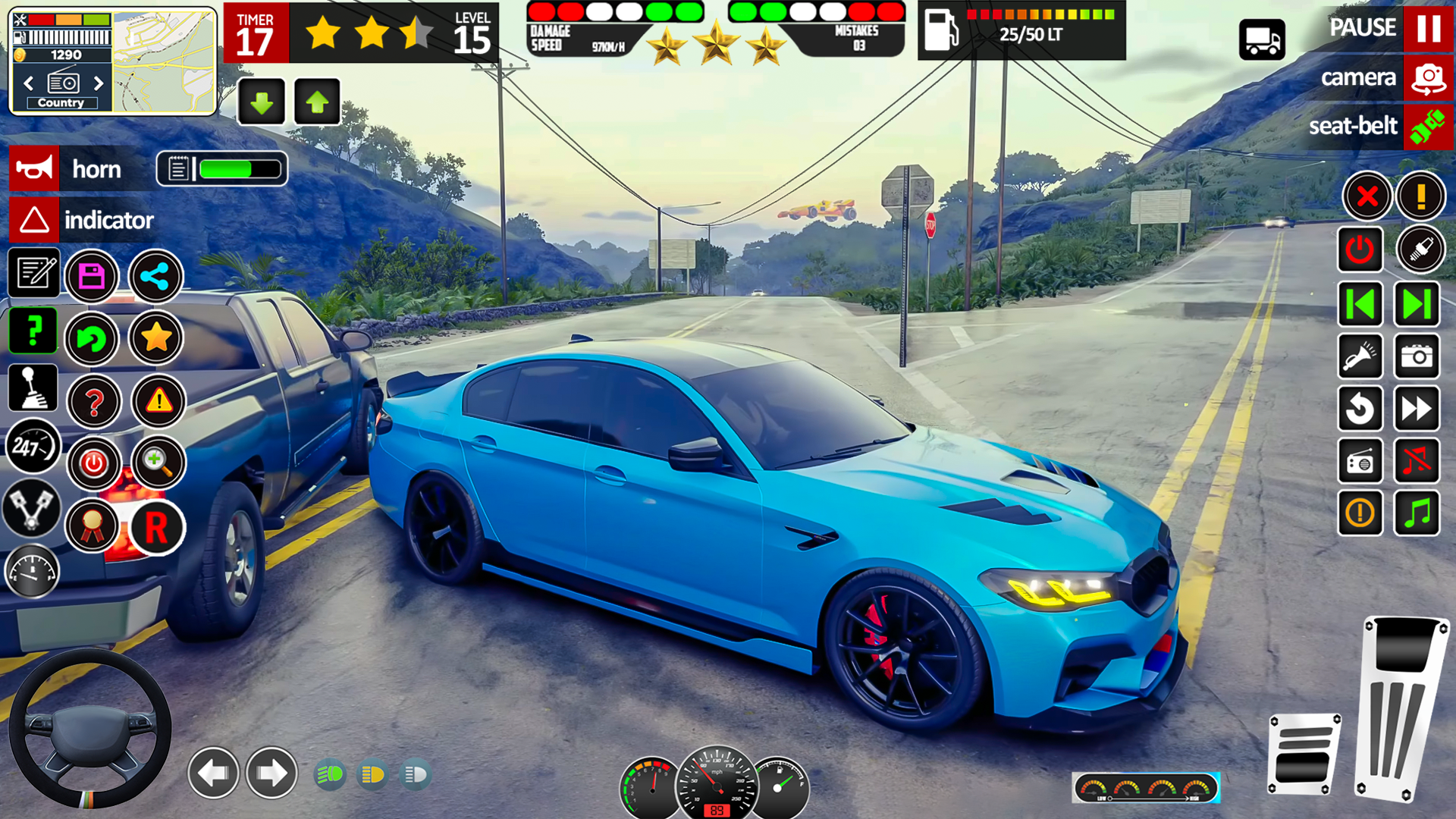Click the green progress bar near horn
The image size is (1456, 819).
[x=237, y=168]
